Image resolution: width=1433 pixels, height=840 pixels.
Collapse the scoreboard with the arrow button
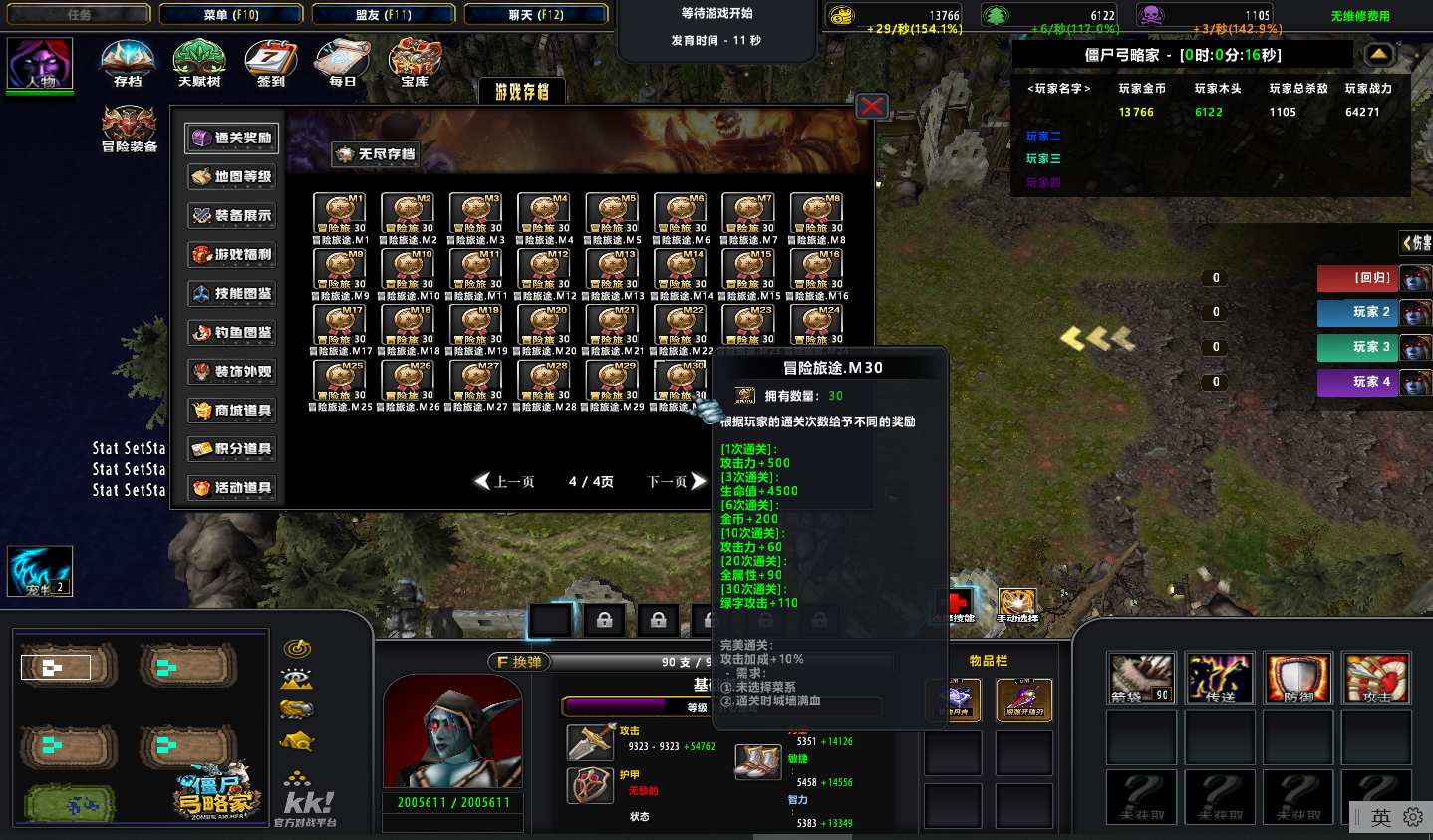[1379, 54]
